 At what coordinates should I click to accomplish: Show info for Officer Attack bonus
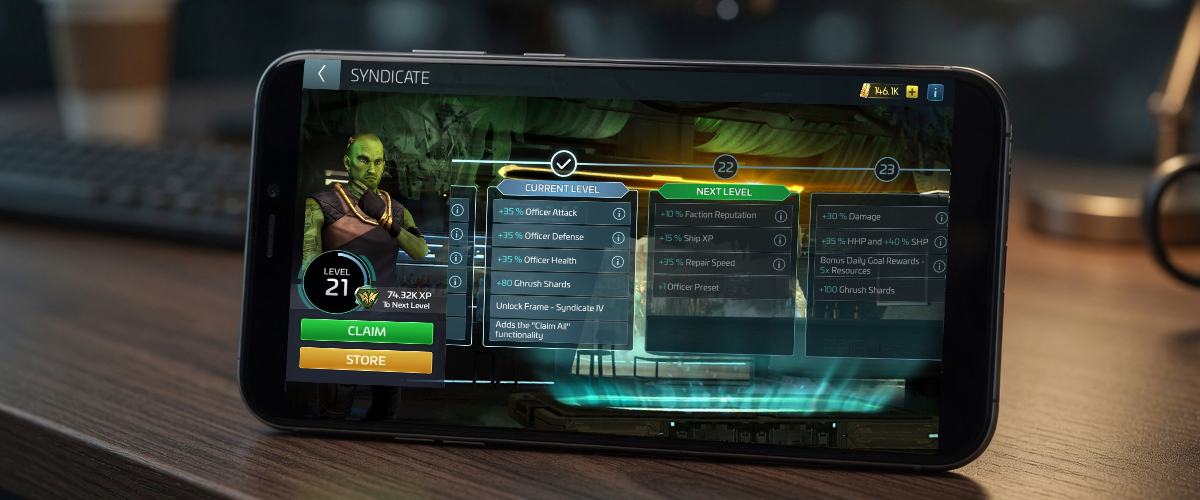[619, 213]
